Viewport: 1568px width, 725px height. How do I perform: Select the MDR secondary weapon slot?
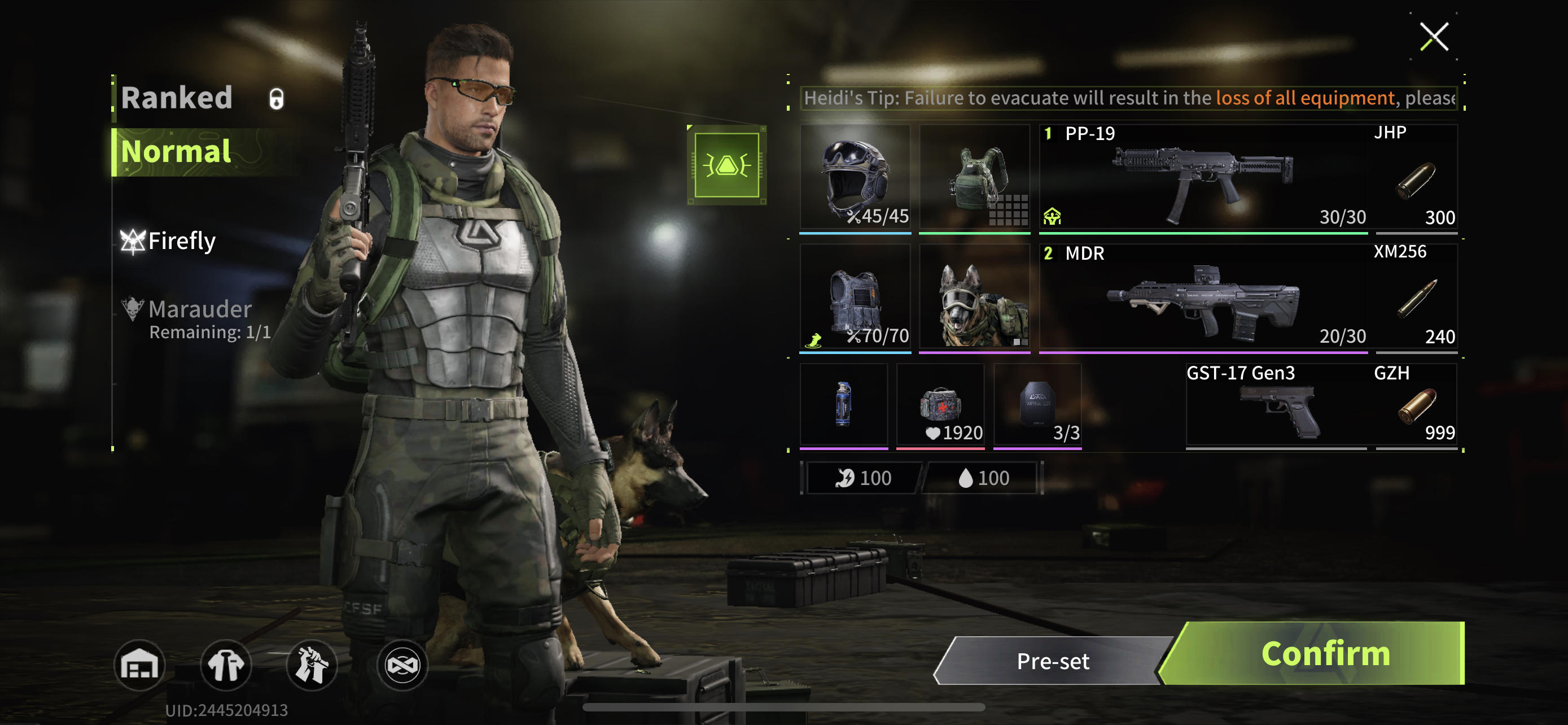(x=1203, y=297)
